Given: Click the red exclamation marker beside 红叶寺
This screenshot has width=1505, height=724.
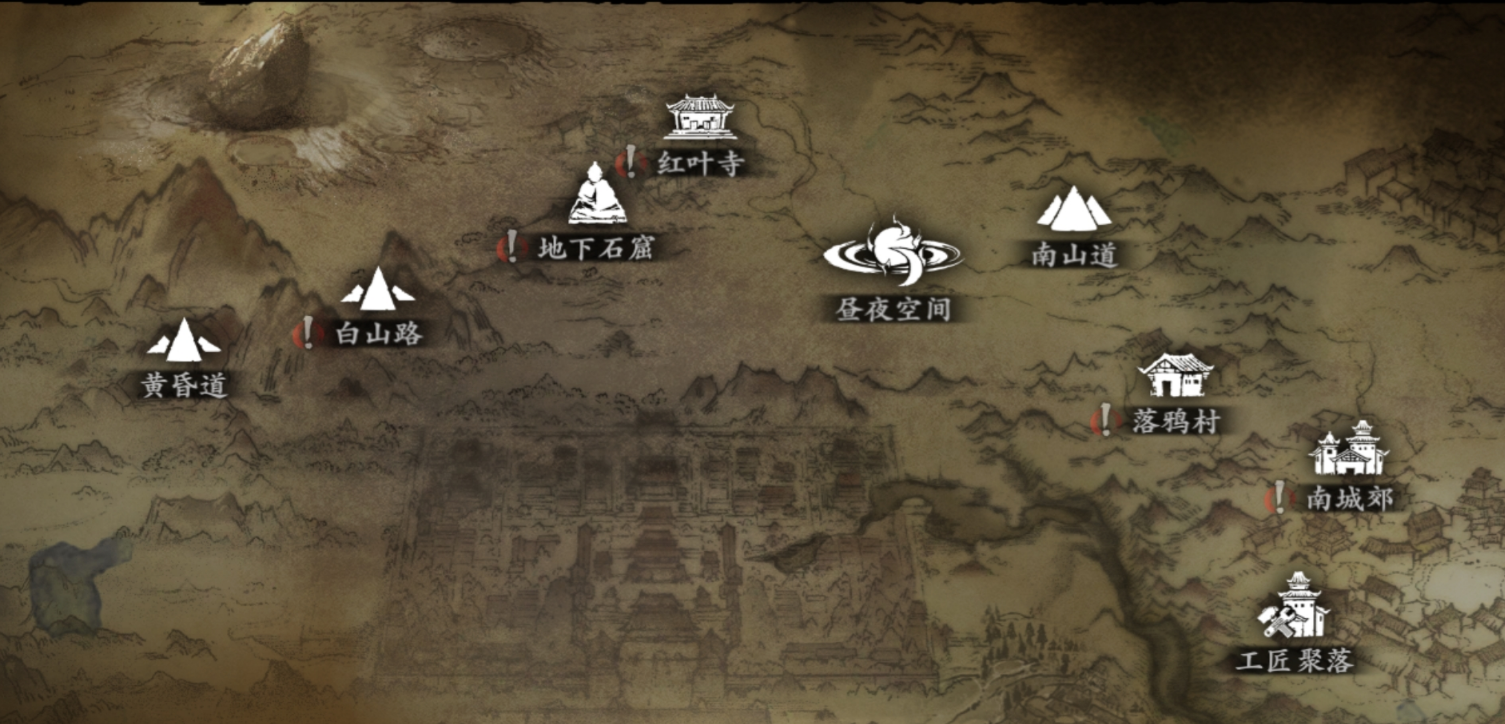Looking at the screenshot, I should click(x=630, y=160).
